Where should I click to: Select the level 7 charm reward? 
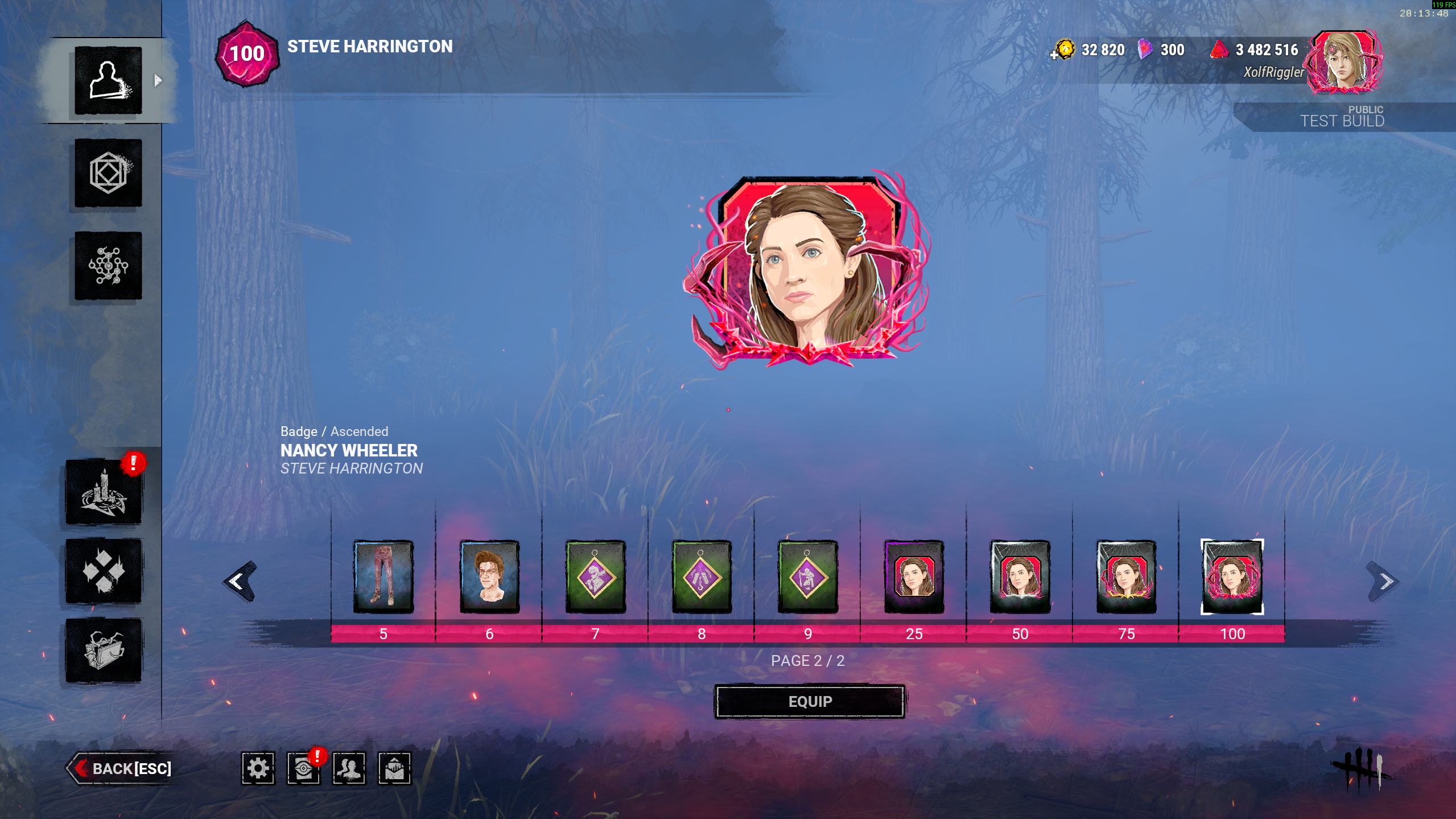(595, 576)
